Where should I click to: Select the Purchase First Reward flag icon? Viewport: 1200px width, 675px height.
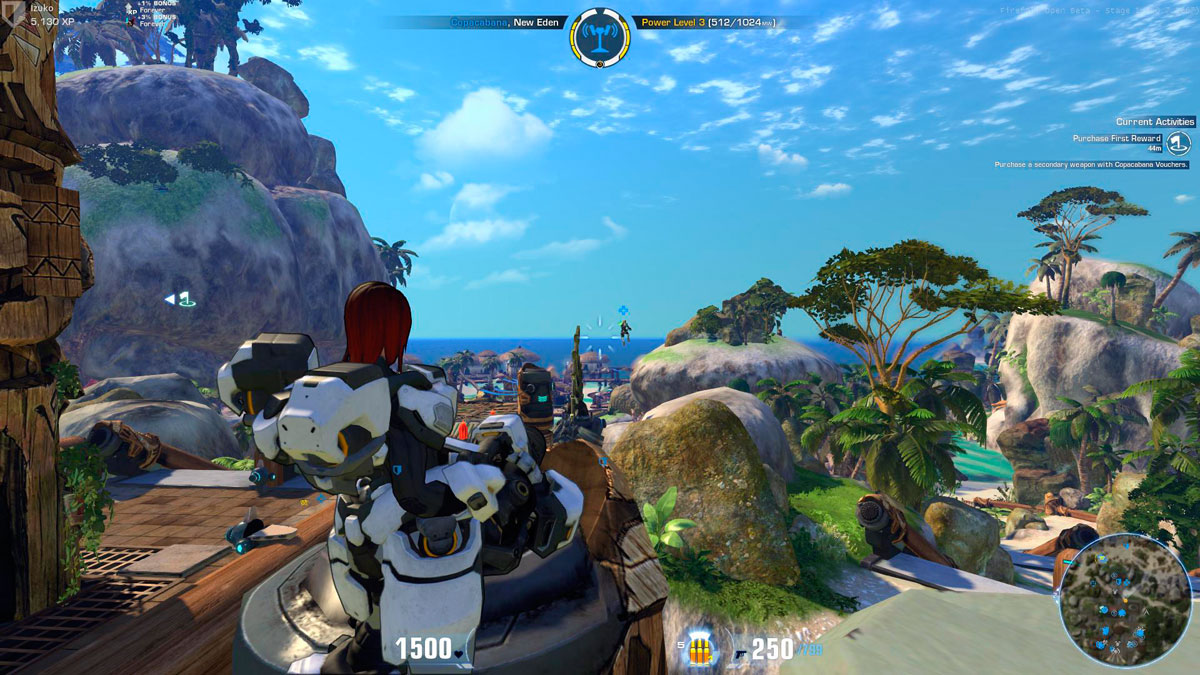pos(1179,143)
